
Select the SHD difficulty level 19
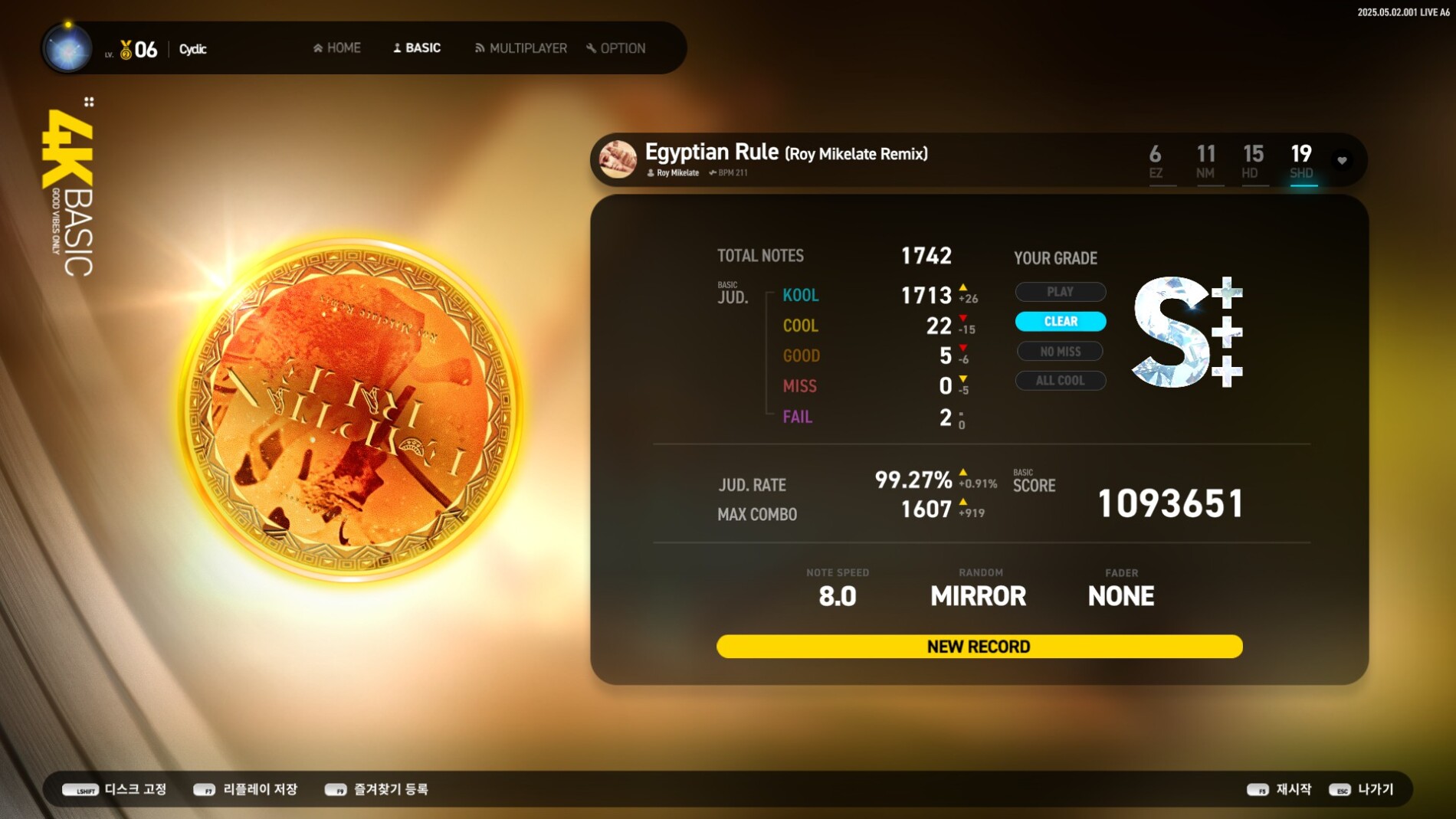tap(1301, 162)
